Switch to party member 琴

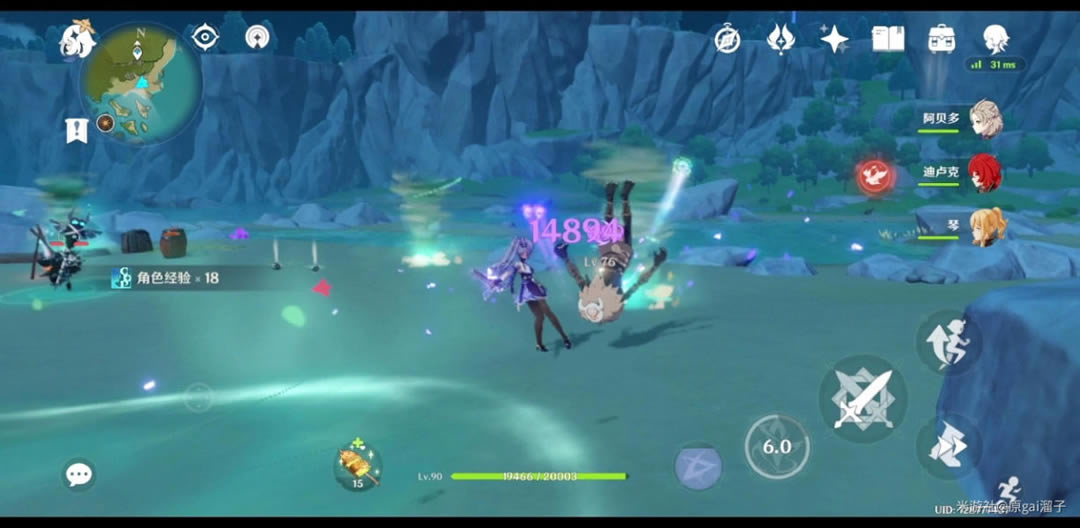click(x=986, y=225)
